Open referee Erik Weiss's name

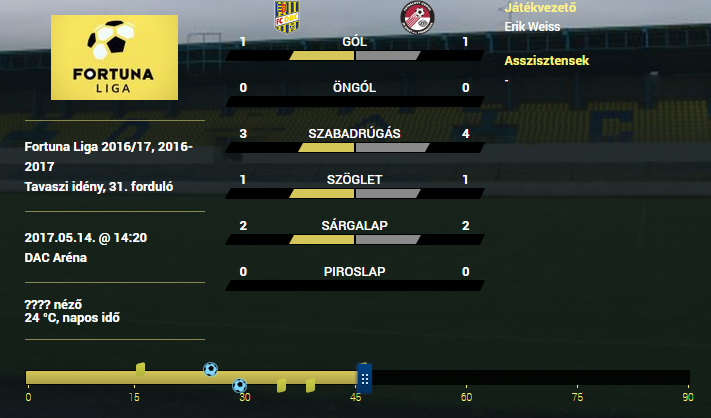(x=533, y=26)
